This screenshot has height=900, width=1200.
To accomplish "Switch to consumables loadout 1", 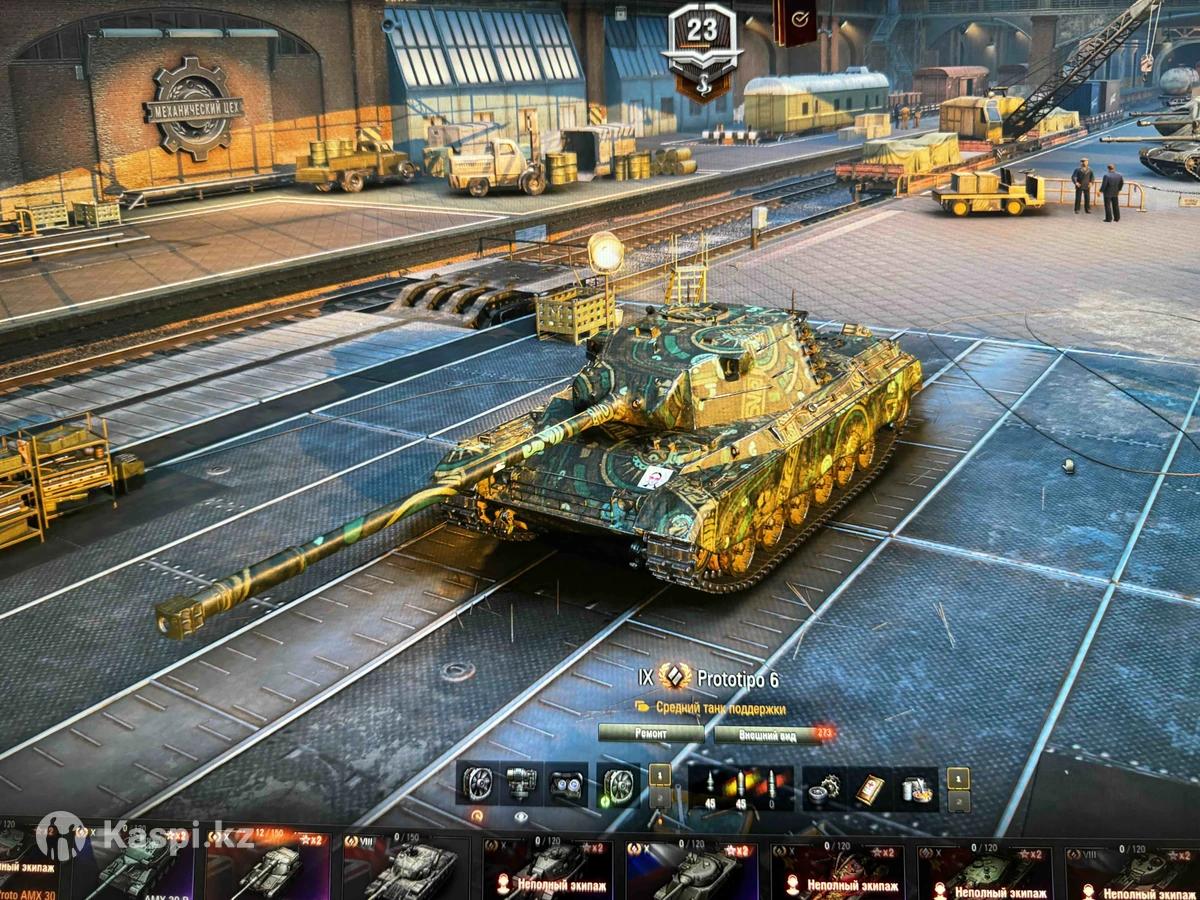I will tap(957, 777).
